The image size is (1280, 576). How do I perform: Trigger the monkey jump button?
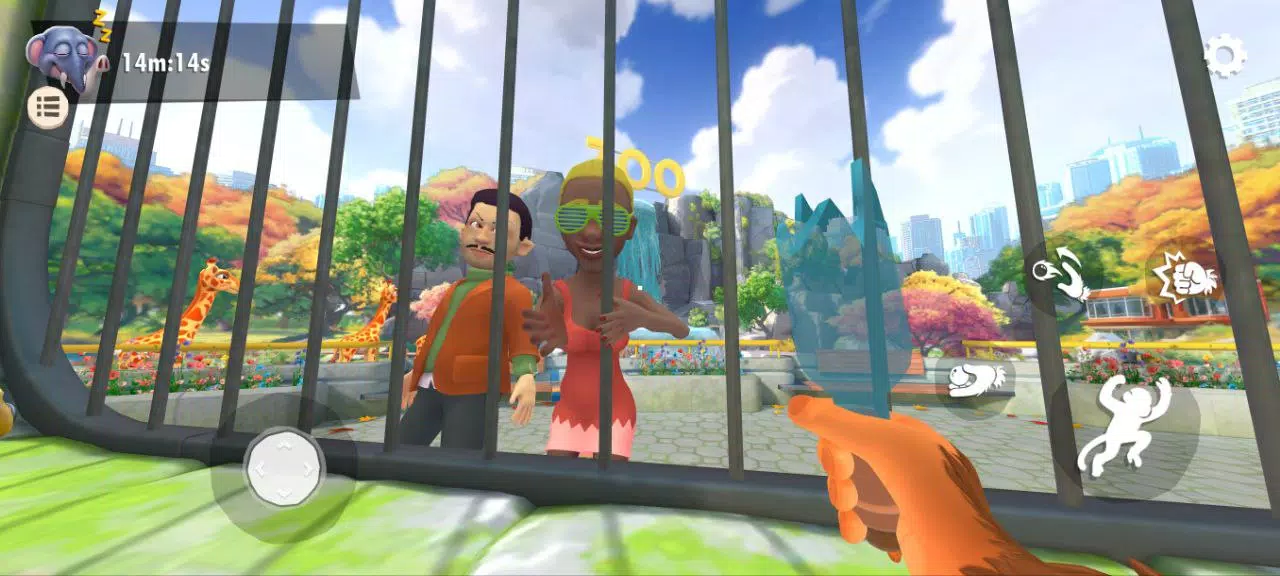[x=1125, y=425]
